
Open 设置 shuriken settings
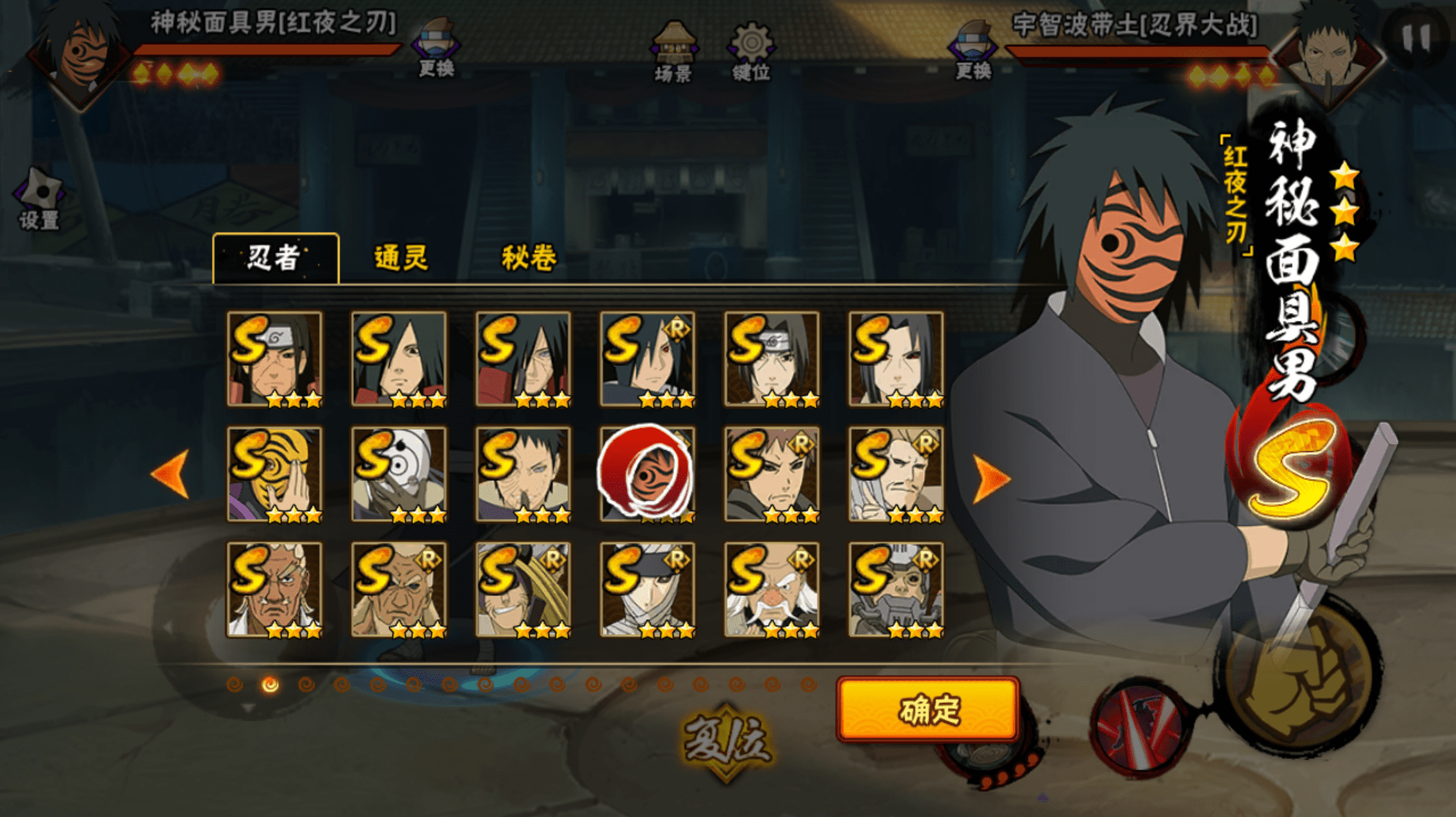39,199
